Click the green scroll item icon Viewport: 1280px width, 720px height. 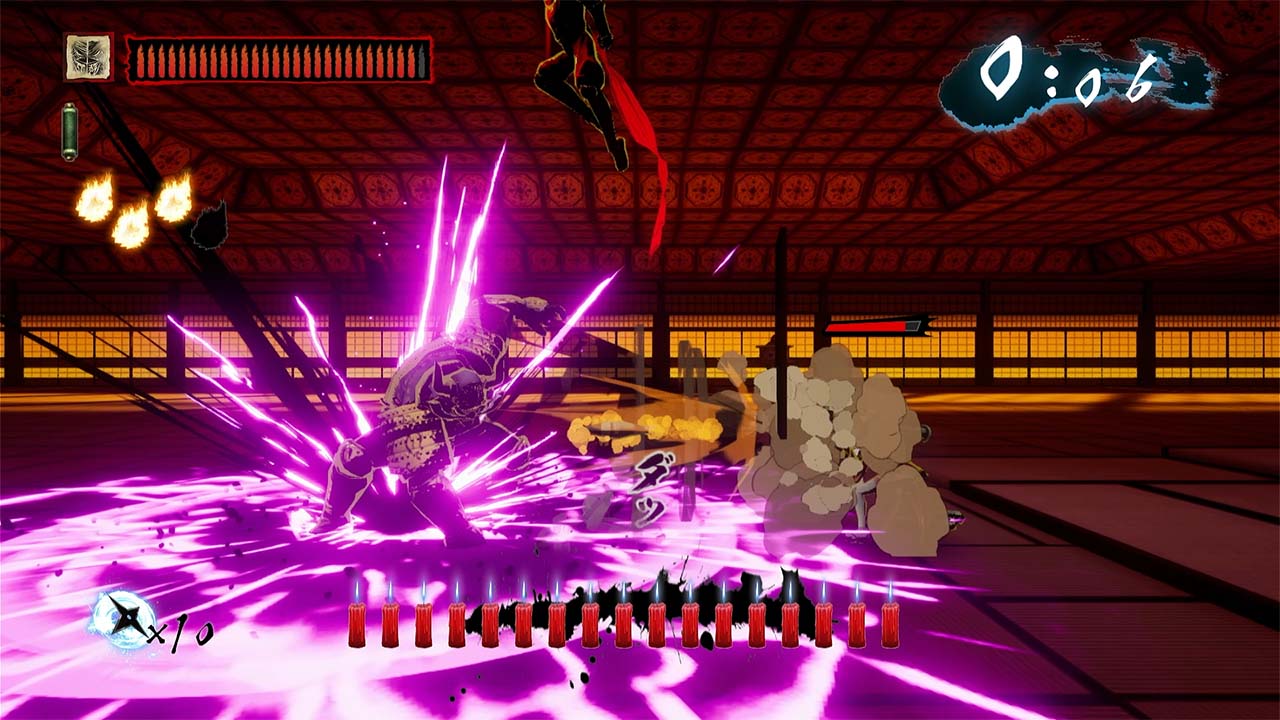[71, 128]
